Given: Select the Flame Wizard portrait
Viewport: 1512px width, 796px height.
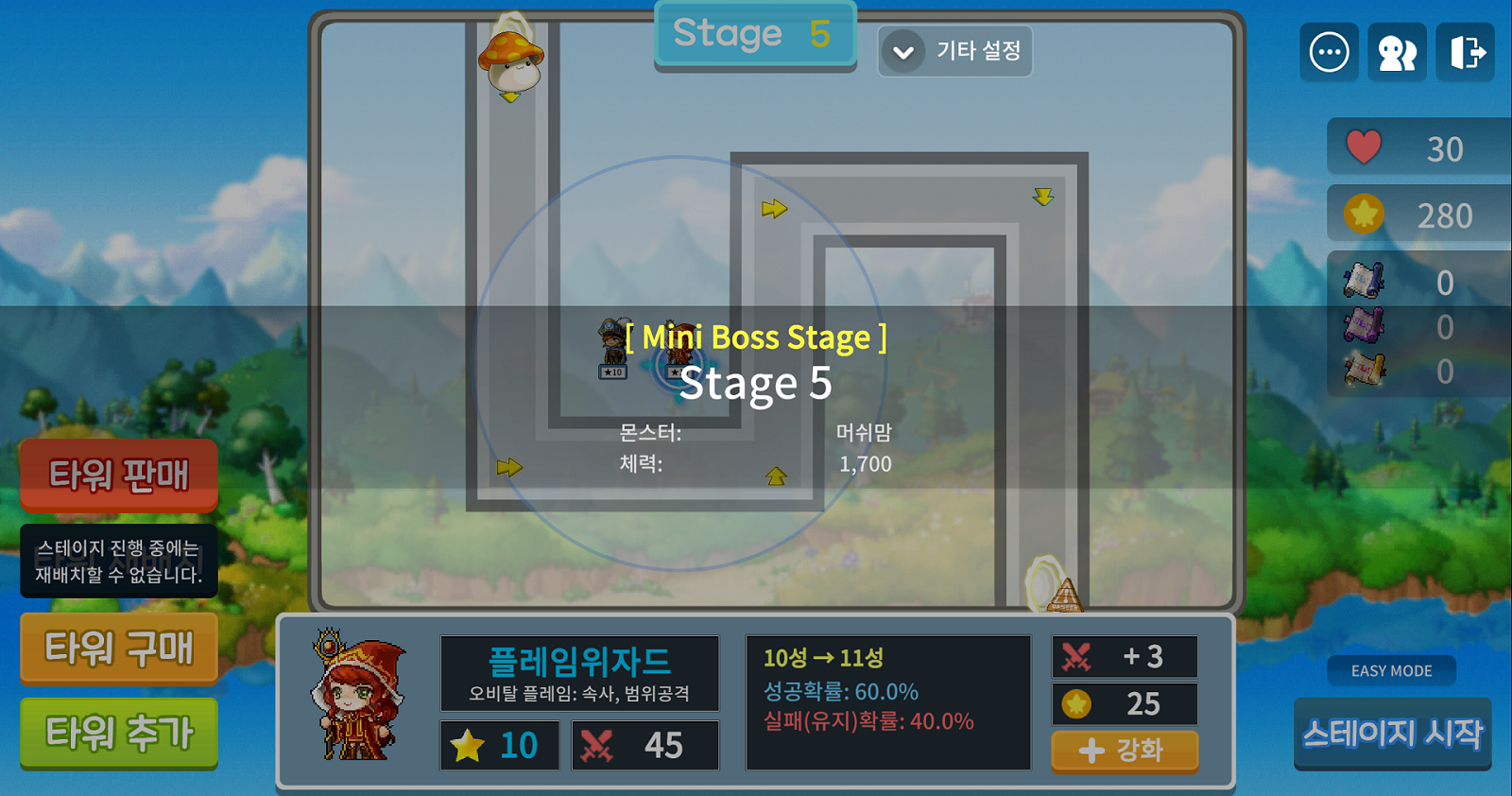Looking at the screenshot, I should click(x=358, y=698).
